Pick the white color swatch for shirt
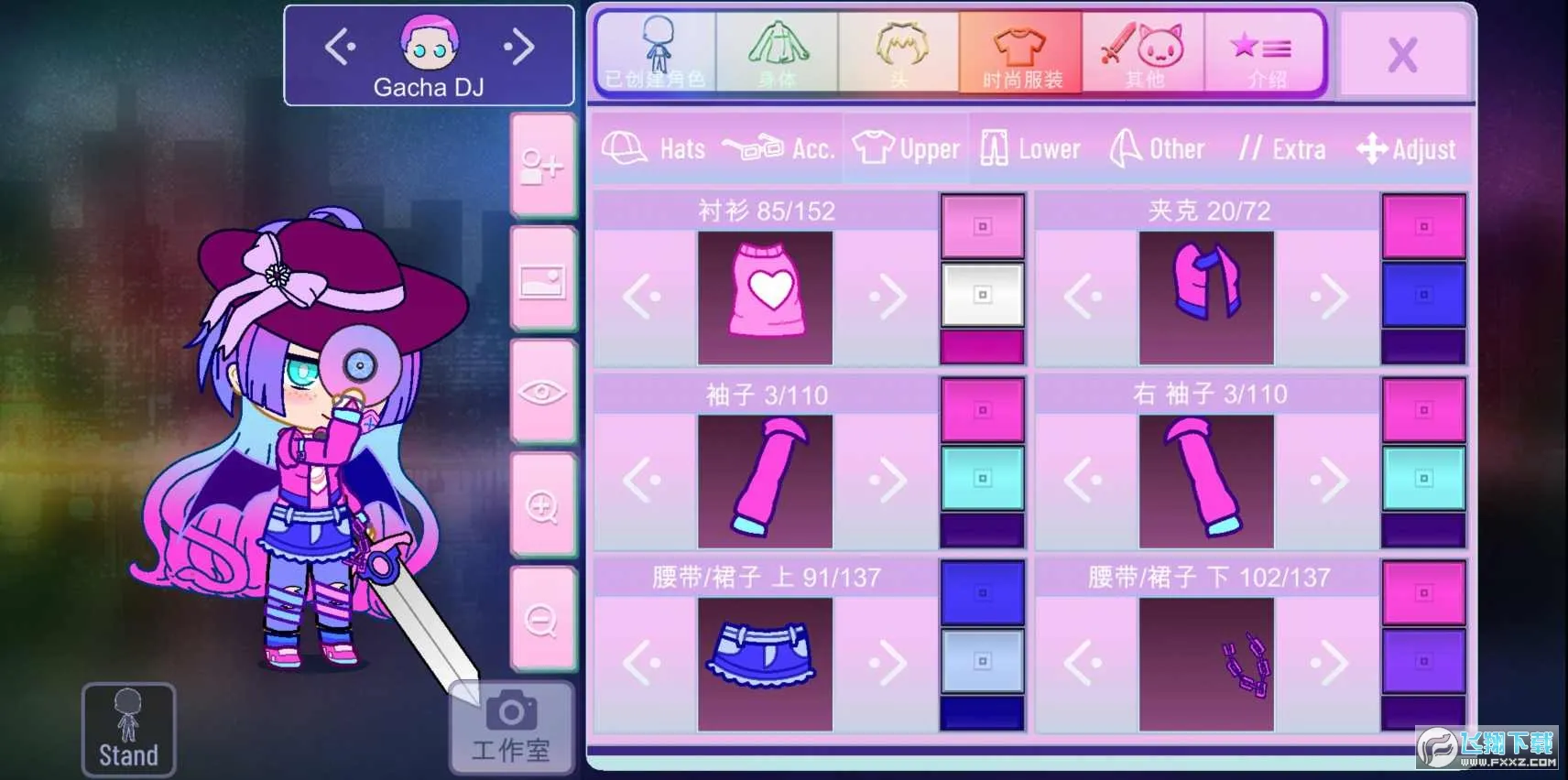 [981, 296]
